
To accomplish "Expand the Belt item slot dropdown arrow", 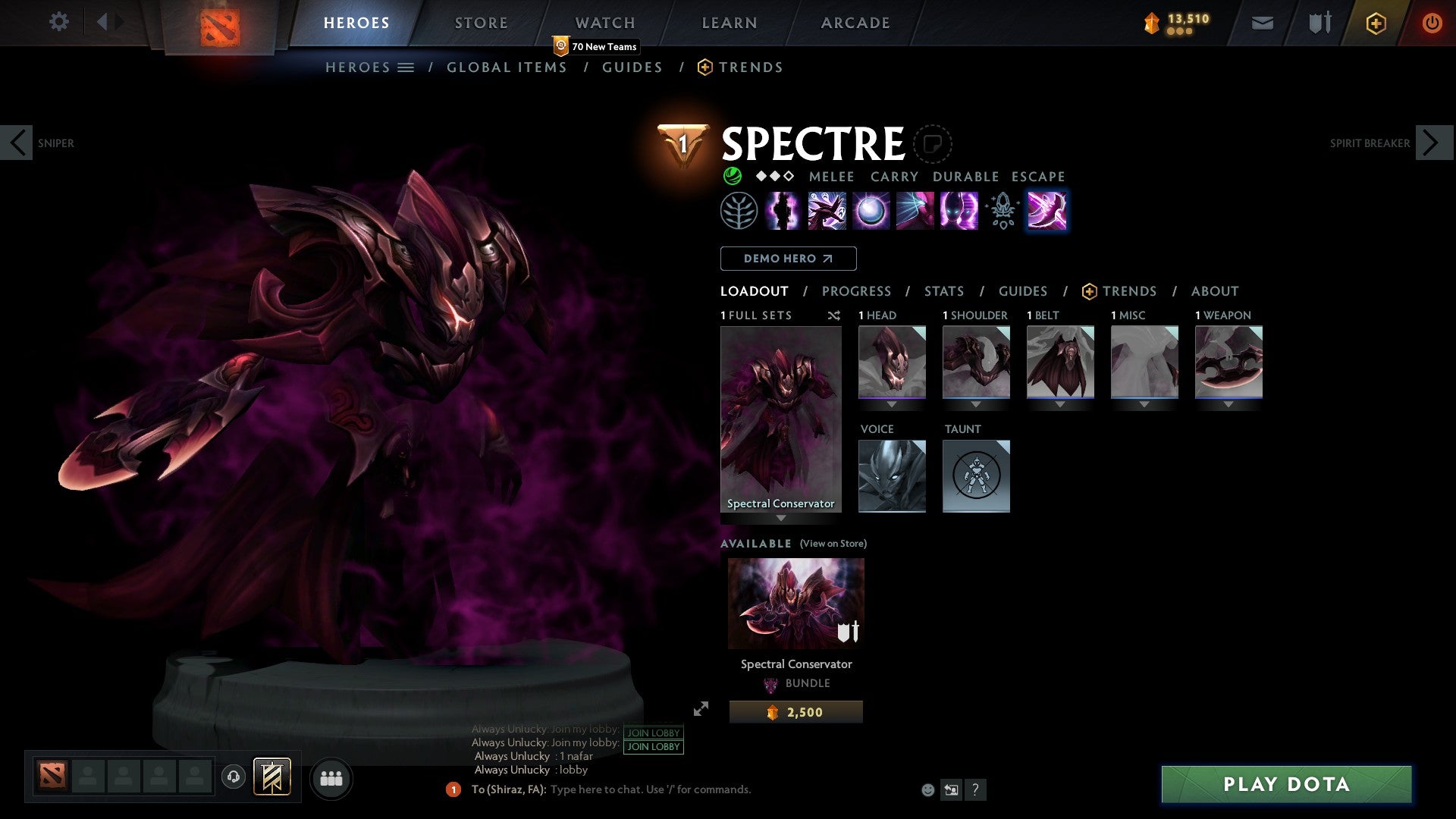I will click(1060, 404).
